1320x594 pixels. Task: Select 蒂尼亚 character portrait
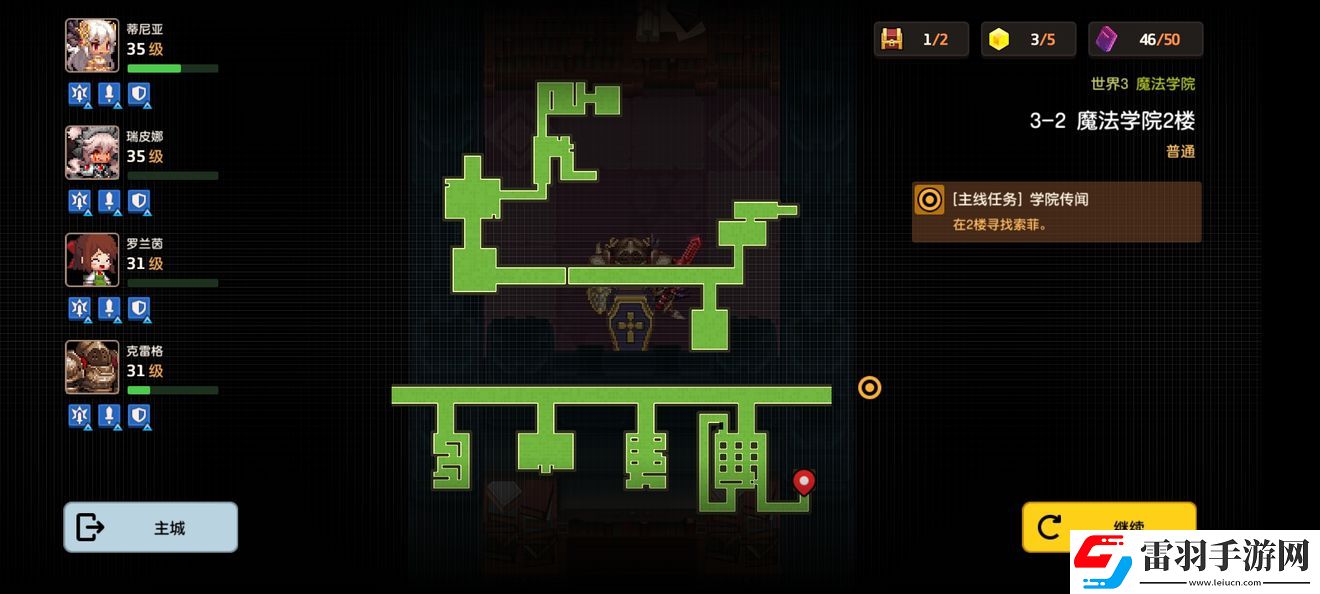coord(92,45)
